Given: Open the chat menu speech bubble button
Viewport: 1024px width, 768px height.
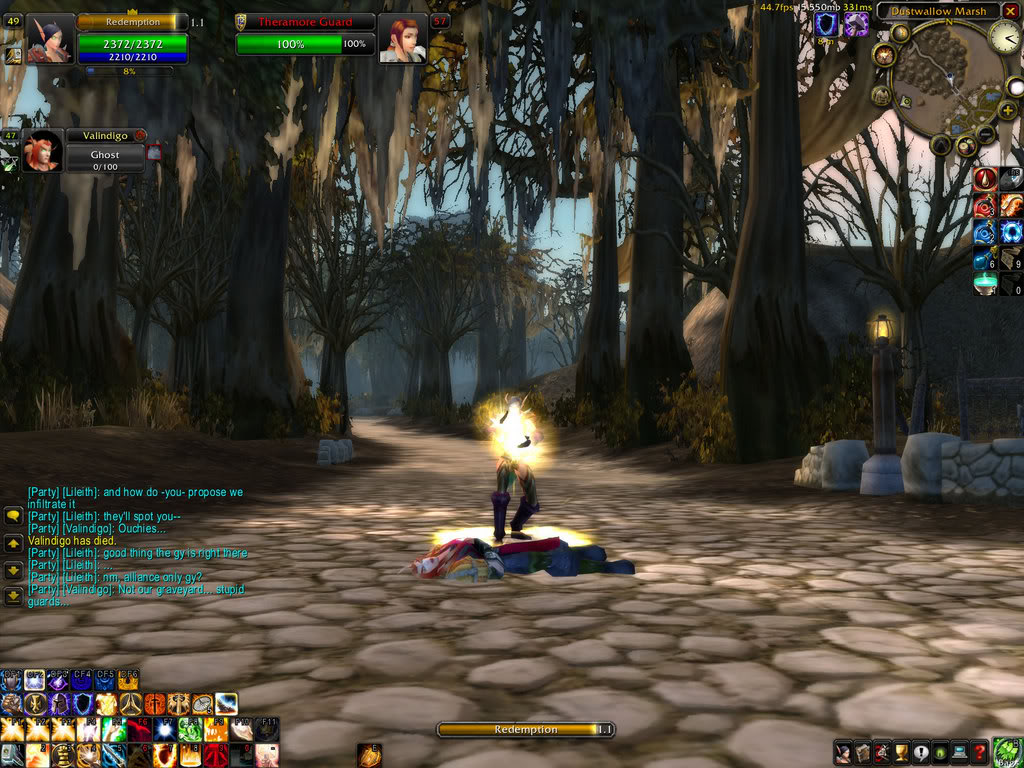Looking at the screenshot, I should point(13,516).
